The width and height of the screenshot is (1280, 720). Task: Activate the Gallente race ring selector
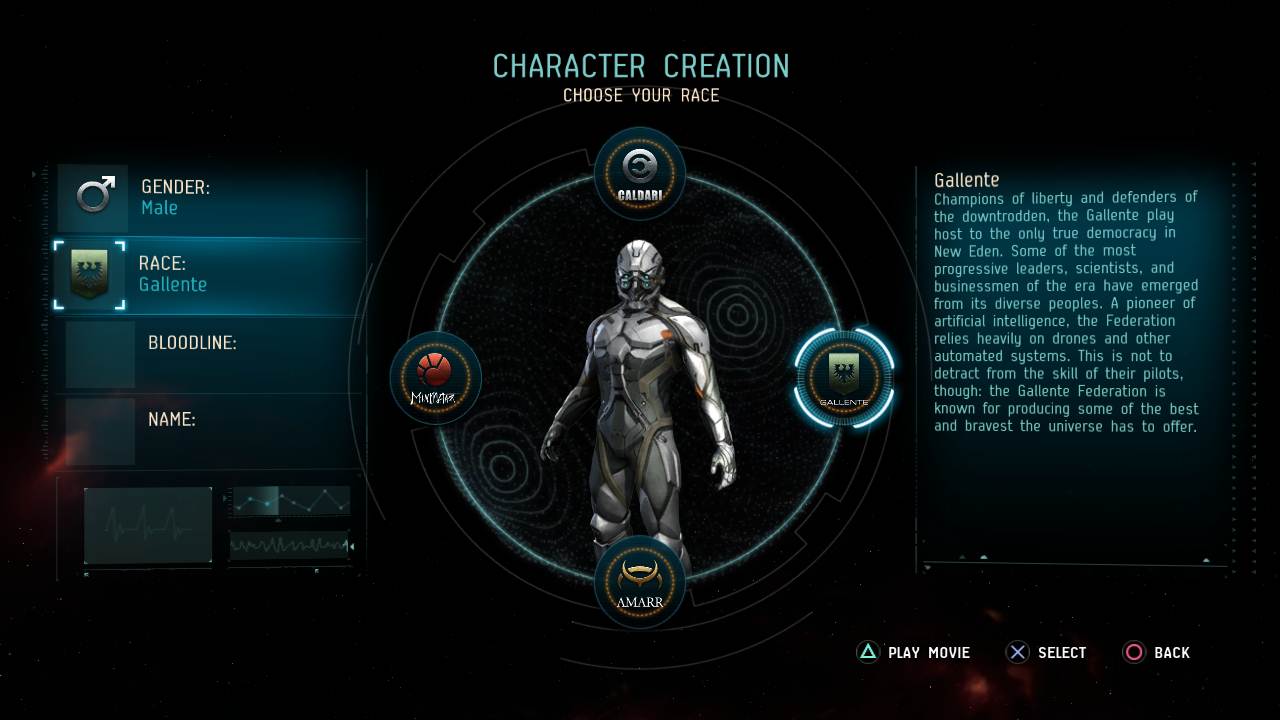click(x=843, y=378)
